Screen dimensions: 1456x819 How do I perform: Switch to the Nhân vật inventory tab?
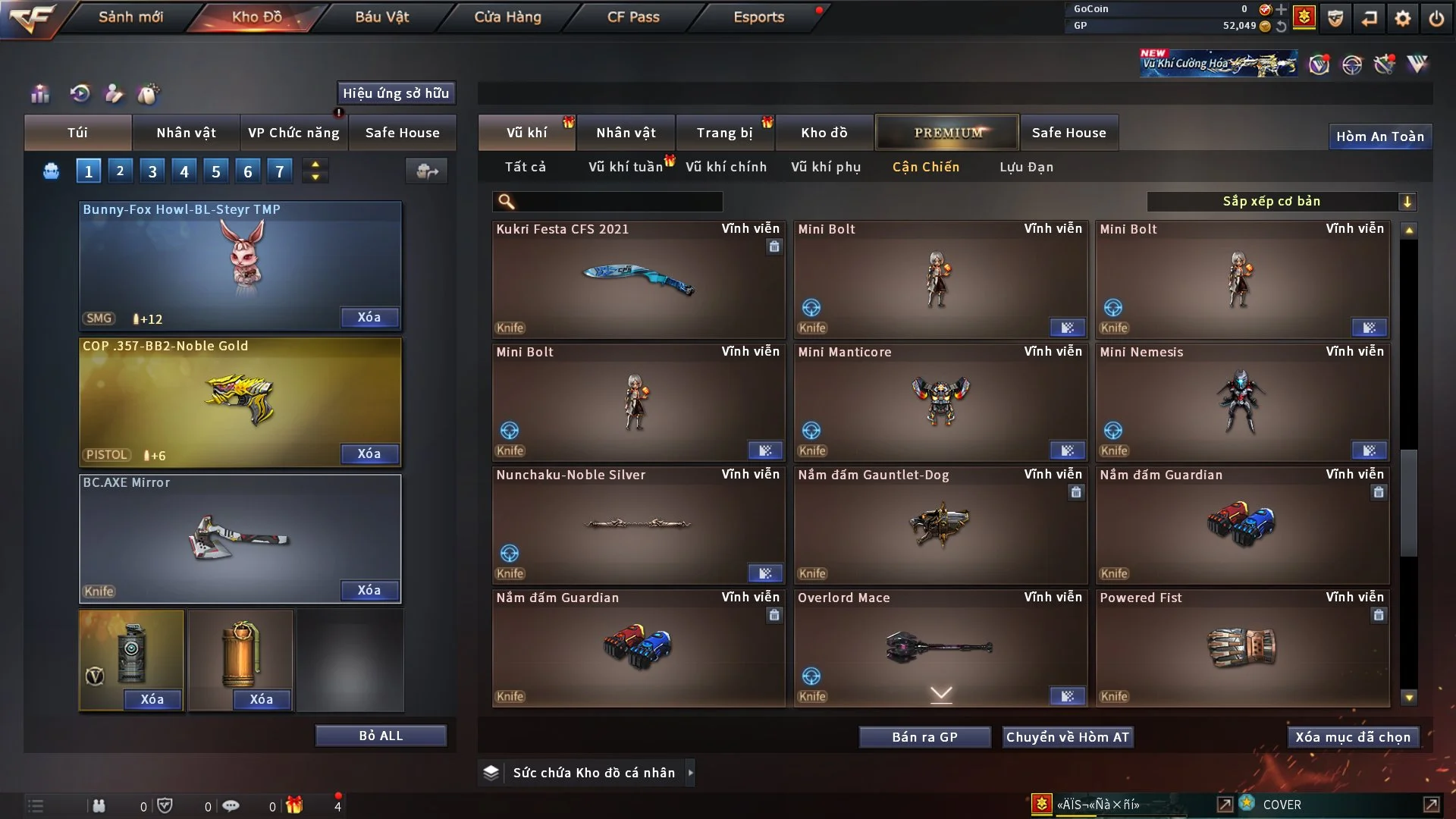pos(626,133)
